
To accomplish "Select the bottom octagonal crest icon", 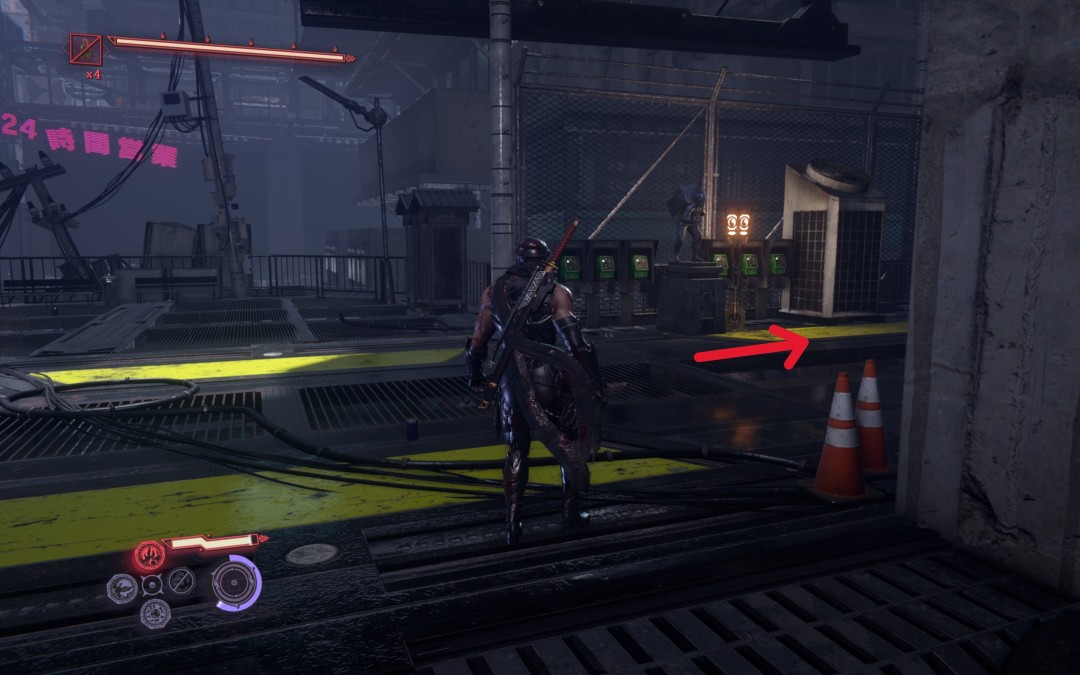I will tap(153, 614).
